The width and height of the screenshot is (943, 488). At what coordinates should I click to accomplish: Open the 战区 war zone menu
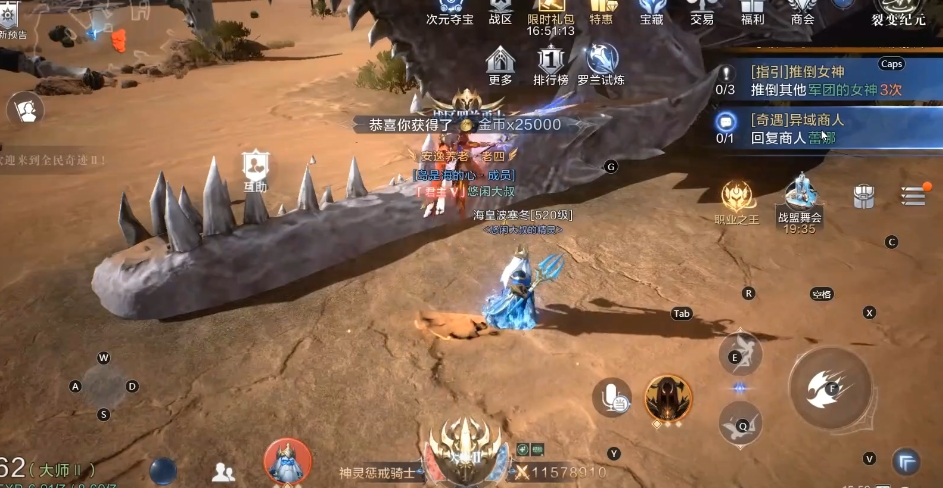pyautogui.click(x=500, y=10)
